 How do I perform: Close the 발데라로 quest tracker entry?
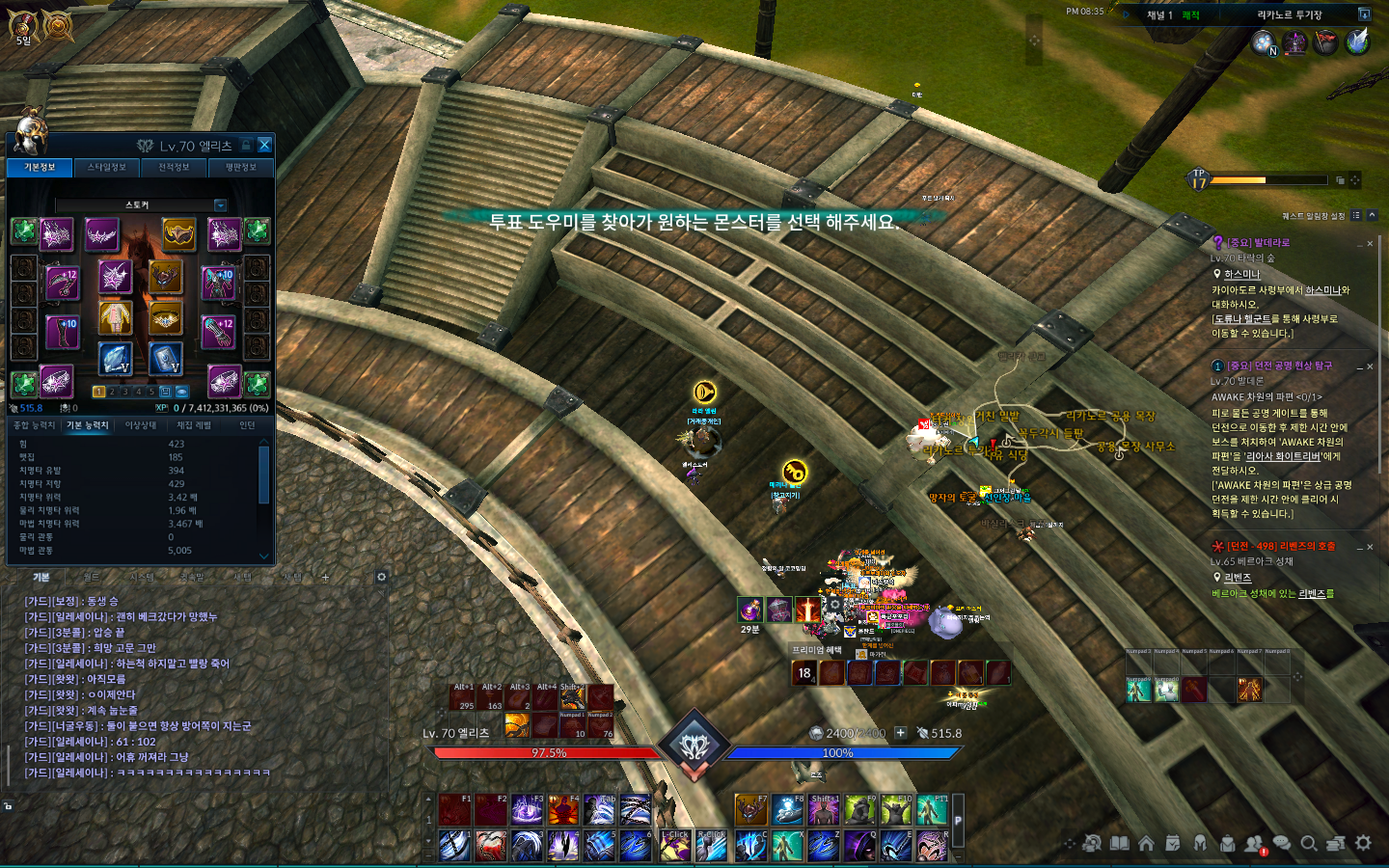(x=1370, y=244)
